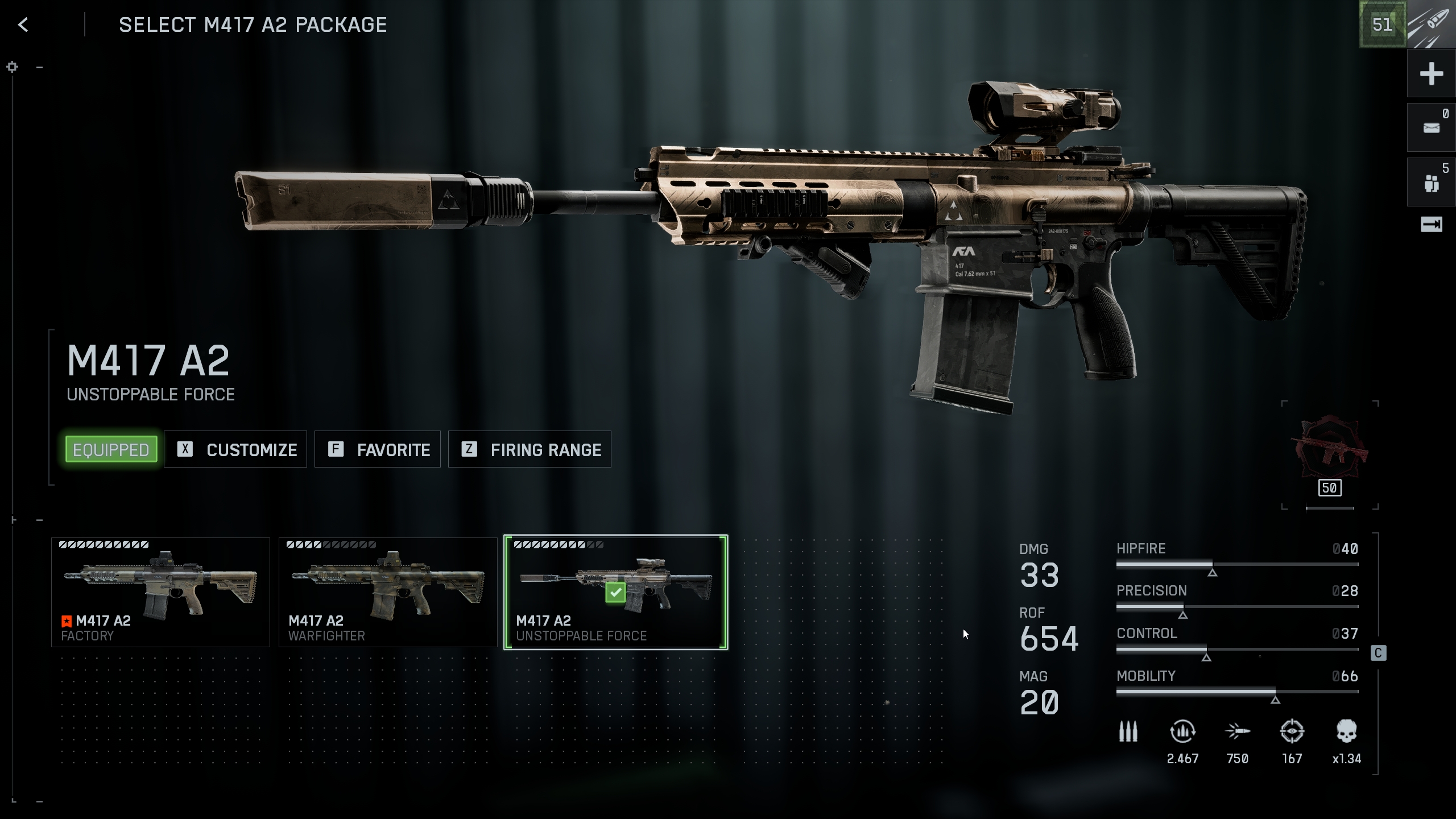Open the Customize option for M417 A2
The width and height of the screenshot is (1456, 819).
[235, 449]
